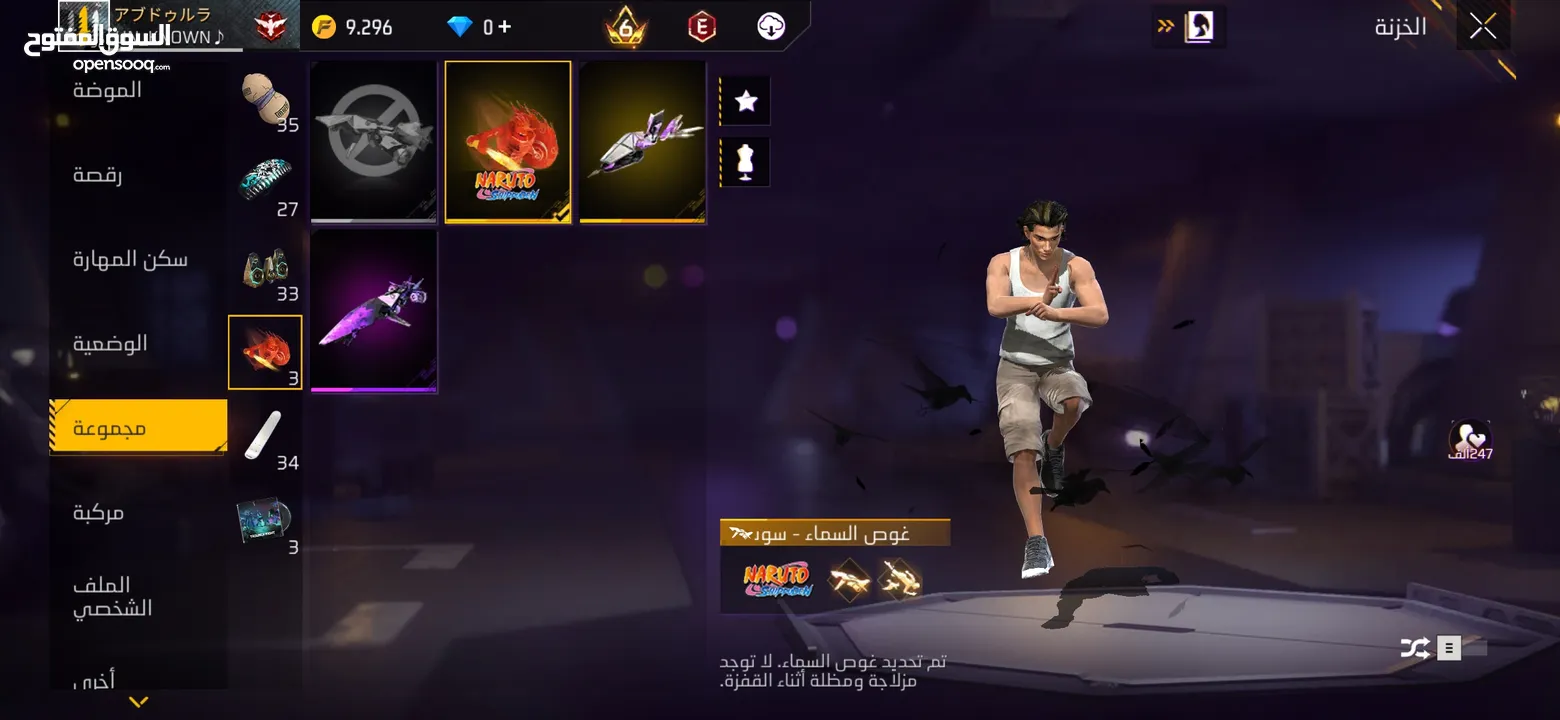
Task: Open the الملف الشخصي (Profile) category
Action: [x=112, y=596]
